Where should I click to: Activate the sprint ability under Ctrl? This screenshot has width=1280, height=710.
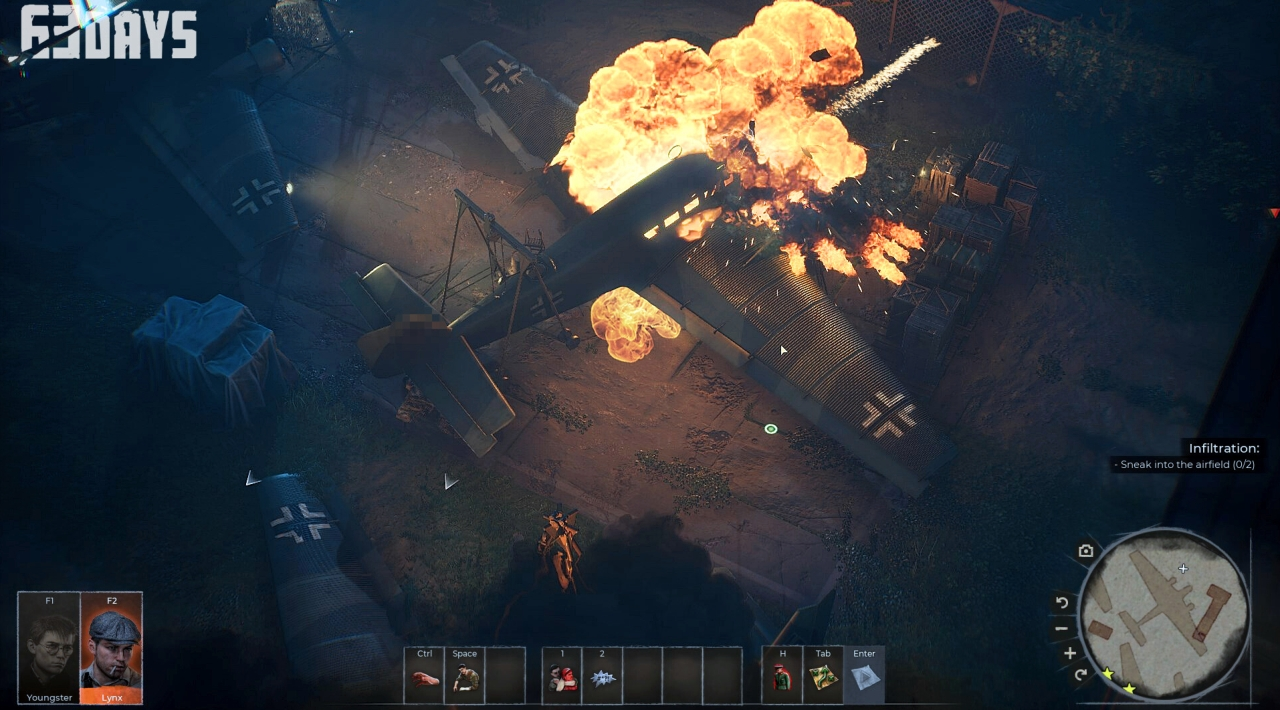424,676
